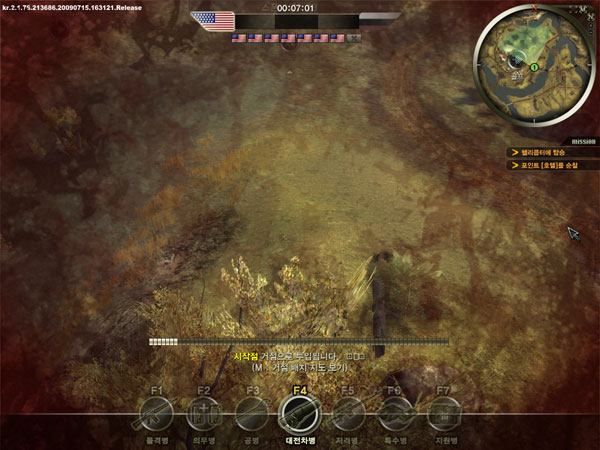Pick the 공병 engineer class icon
The height and width of the screenshot is (450, 600).
tap(251, 413)
